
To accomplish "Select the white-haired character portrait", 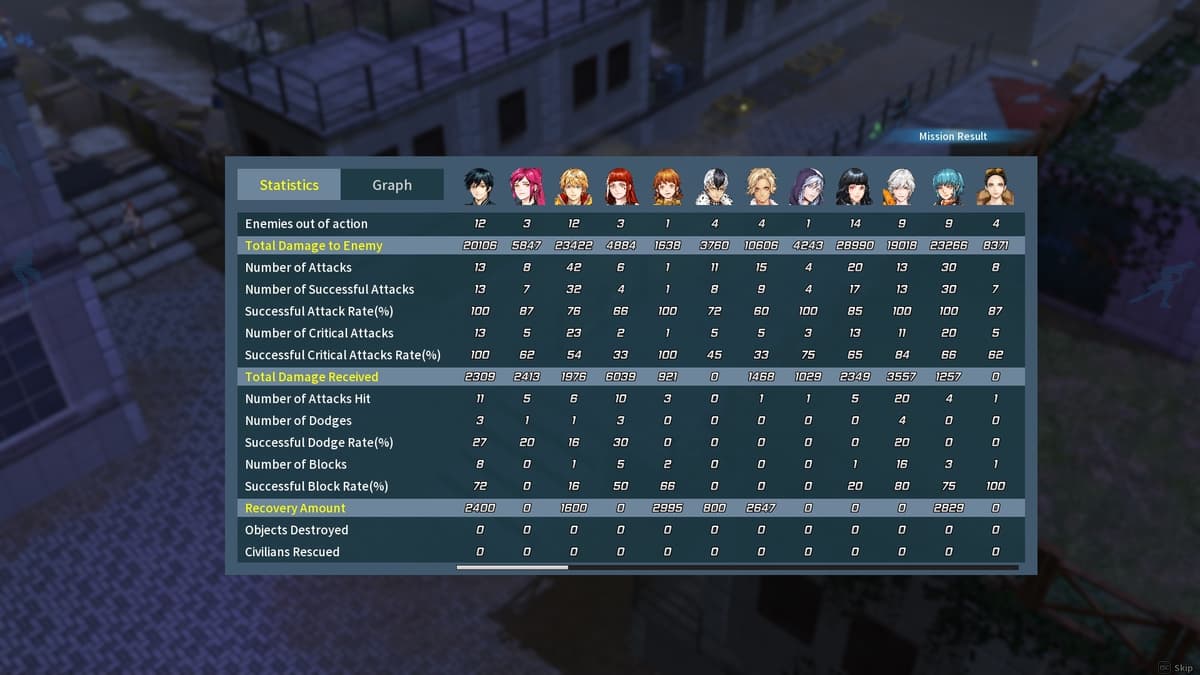I will [x=901, y=187].
